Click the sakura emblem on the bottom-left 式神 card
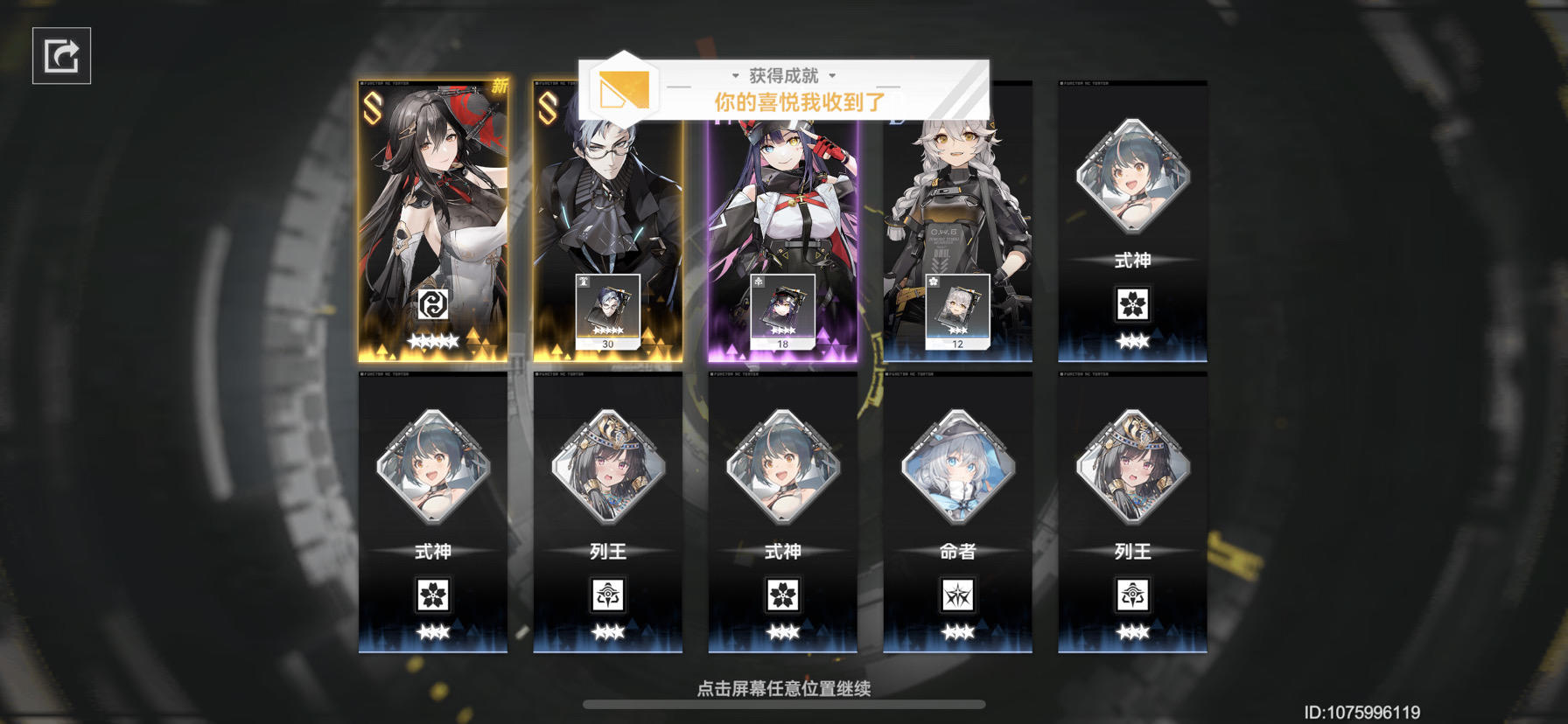The width and height of the screenshot is (1568, 724). click(433, 595)
